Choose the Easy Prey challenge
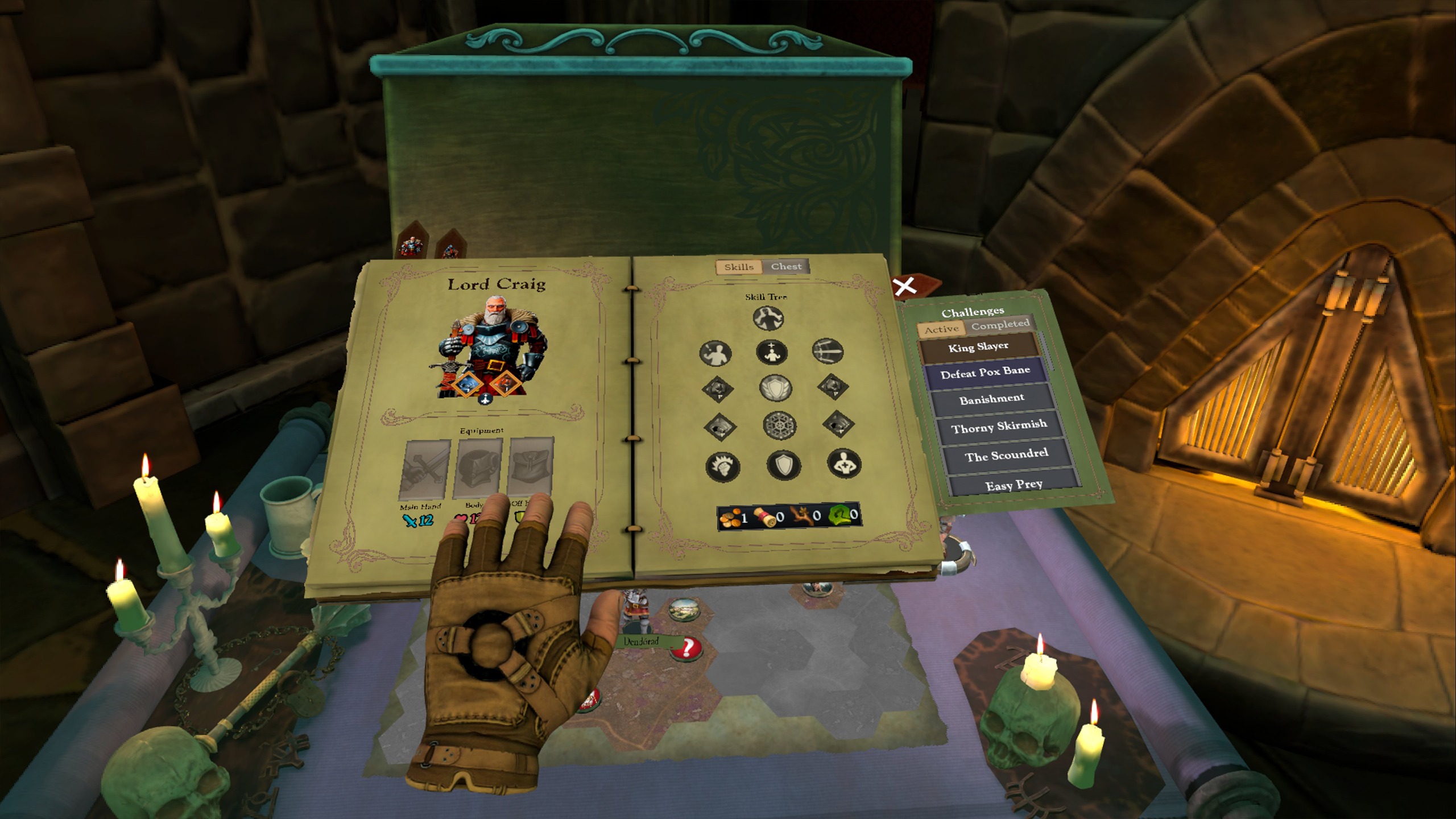Image resolution: width=1456 pixels, height=819 pixels. (x=1014, y=485)
